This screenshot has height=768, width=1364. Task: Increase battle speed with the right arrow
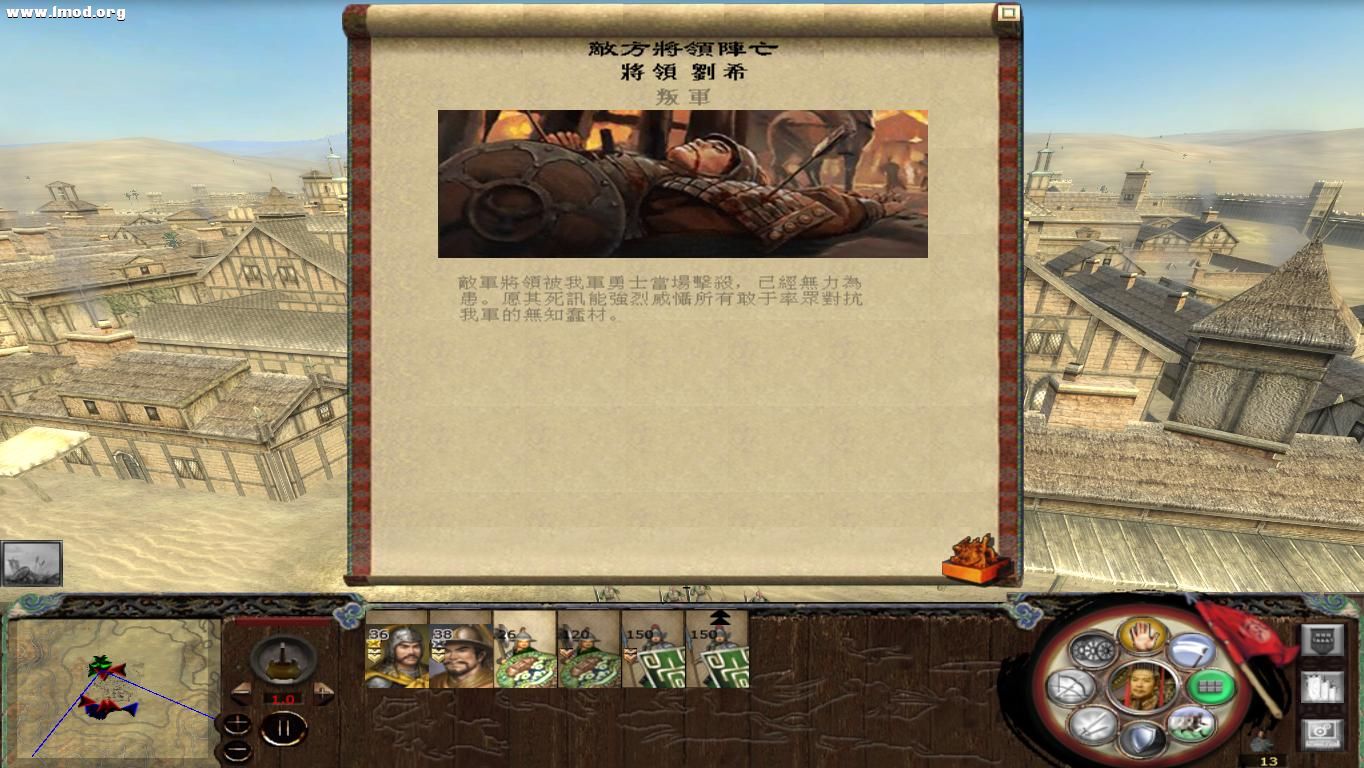(x=323, y=691)
